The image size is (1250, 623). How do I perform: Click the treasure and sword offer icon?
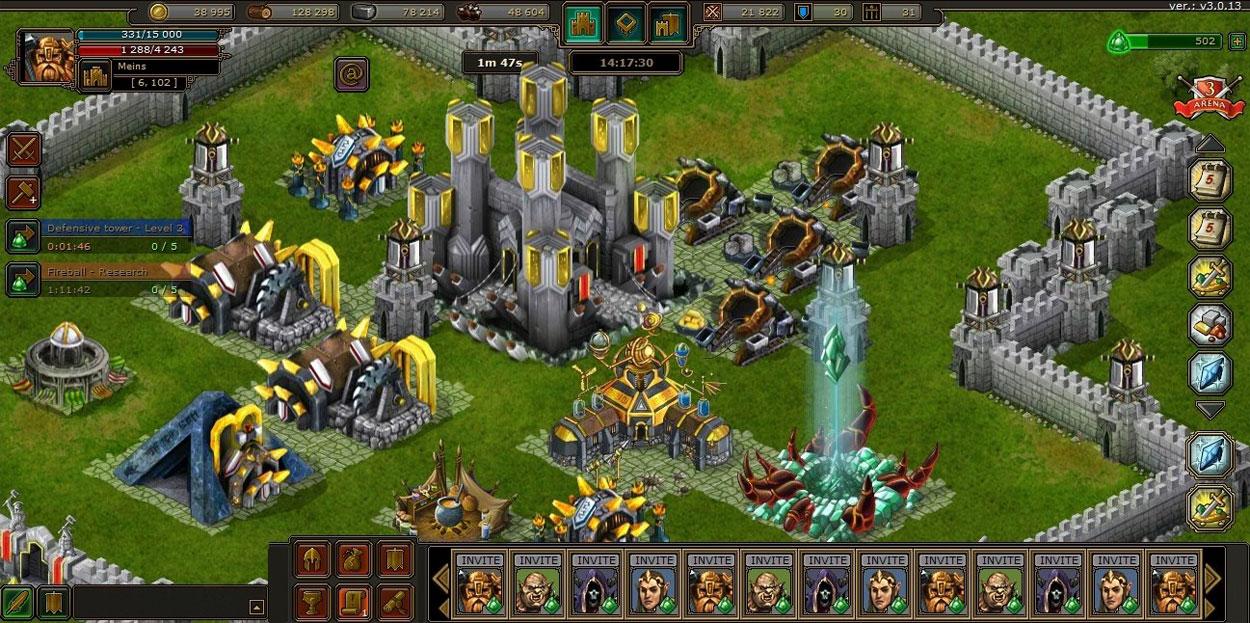(1209, 277)
